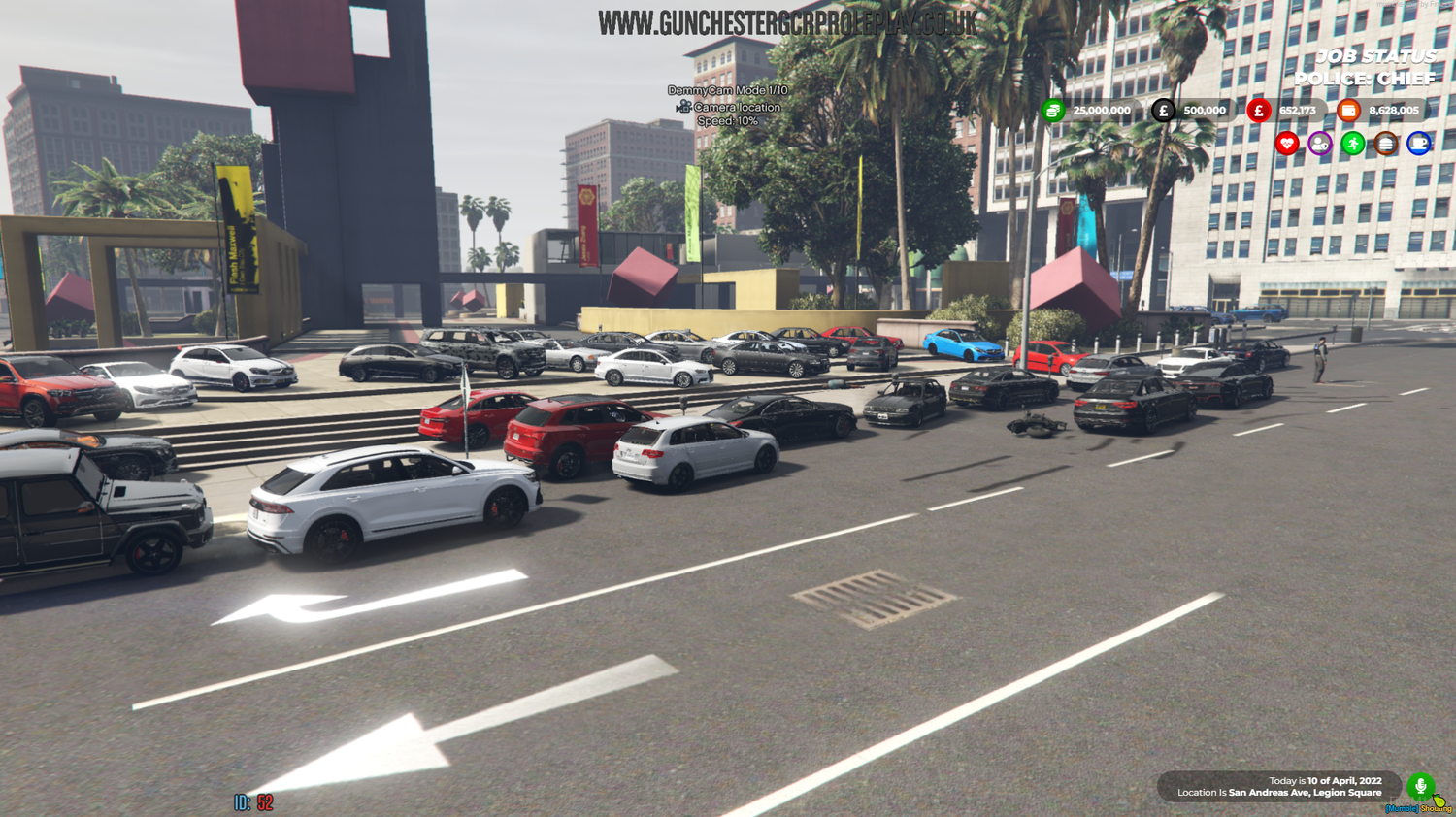Click the green cash coins icon
Image resolution: width=1456 pixels, height=817 pixels.
(1053, 111)
